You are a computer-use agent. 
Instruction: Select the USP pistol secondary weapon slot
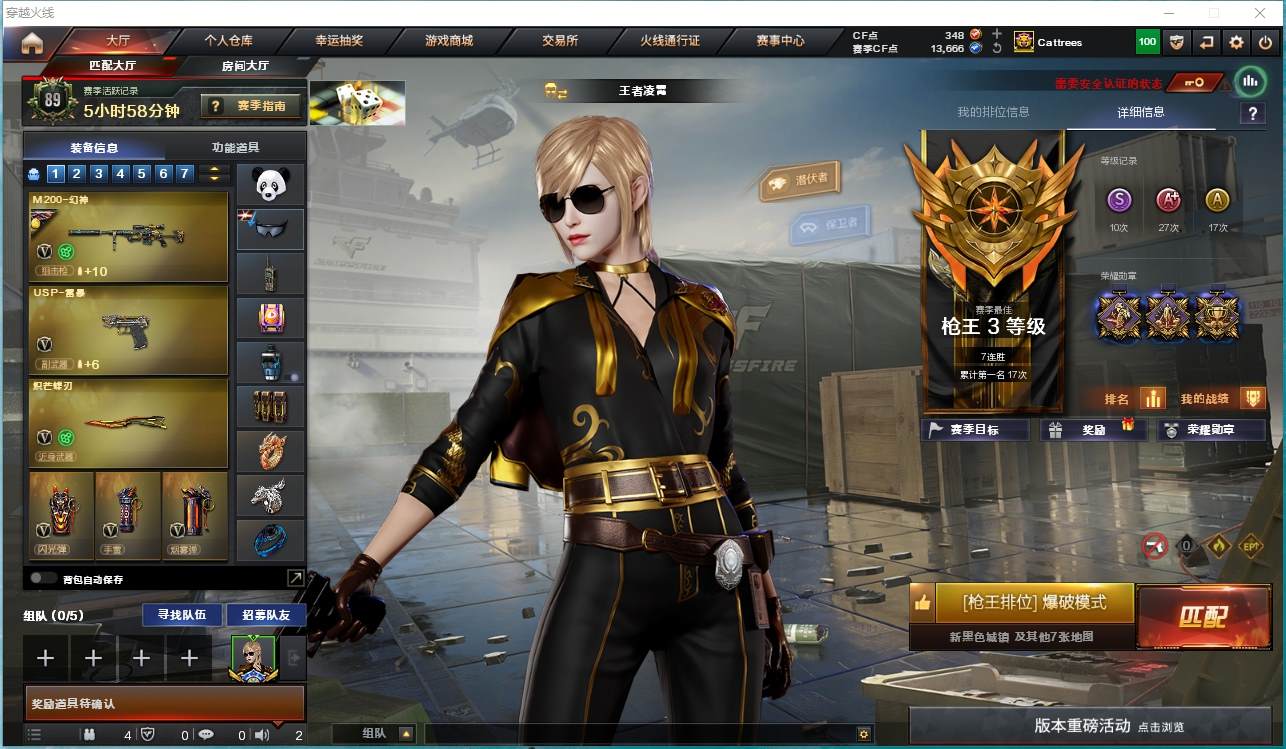pyautogui.click(x=129, y=330)
